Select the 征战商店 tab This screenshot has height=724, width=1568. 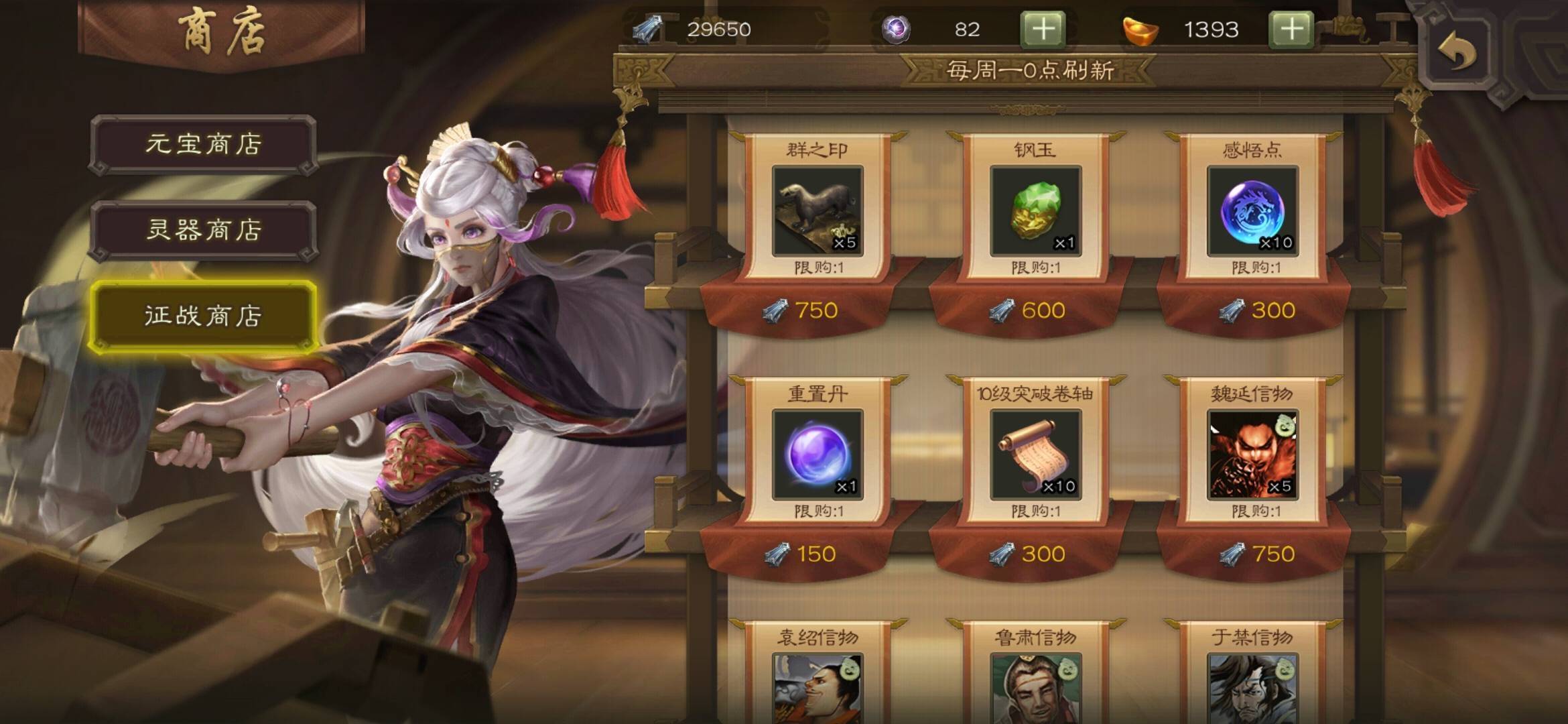203,316
